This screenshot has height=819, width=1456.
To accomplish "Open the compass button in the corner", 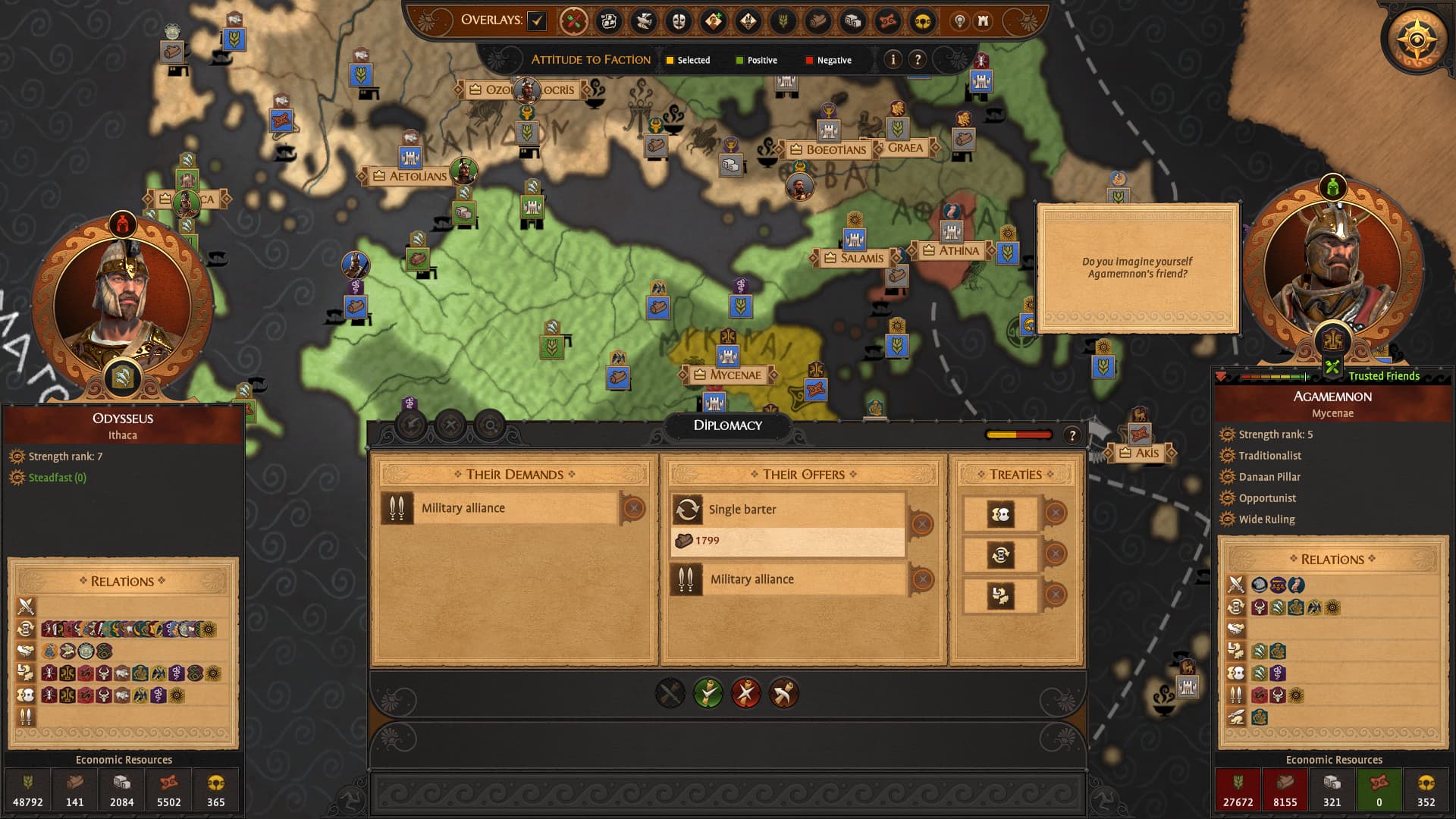I will 1416,38.
